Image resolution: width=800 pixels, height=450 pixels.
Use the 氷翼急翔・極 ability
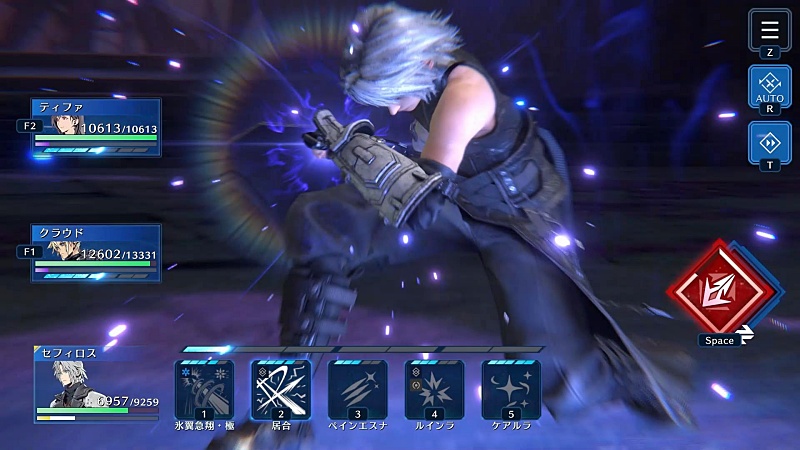[204, 389]
